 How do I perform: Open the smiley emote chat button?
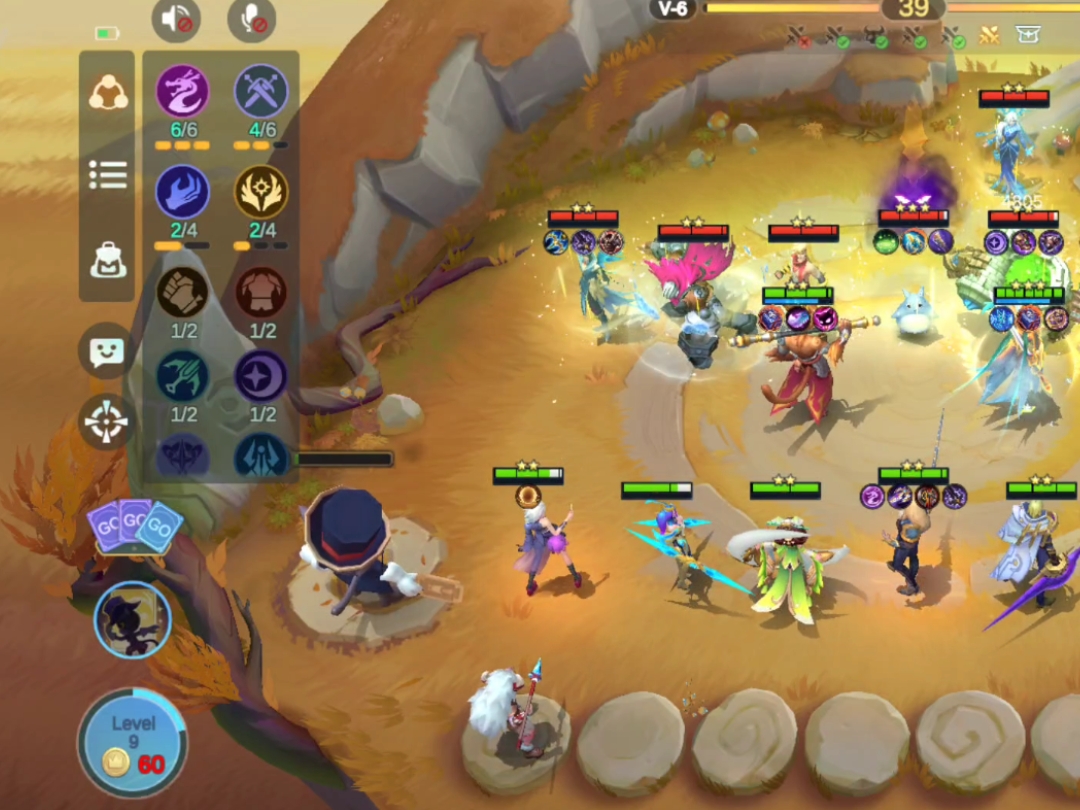coord(106,350)
